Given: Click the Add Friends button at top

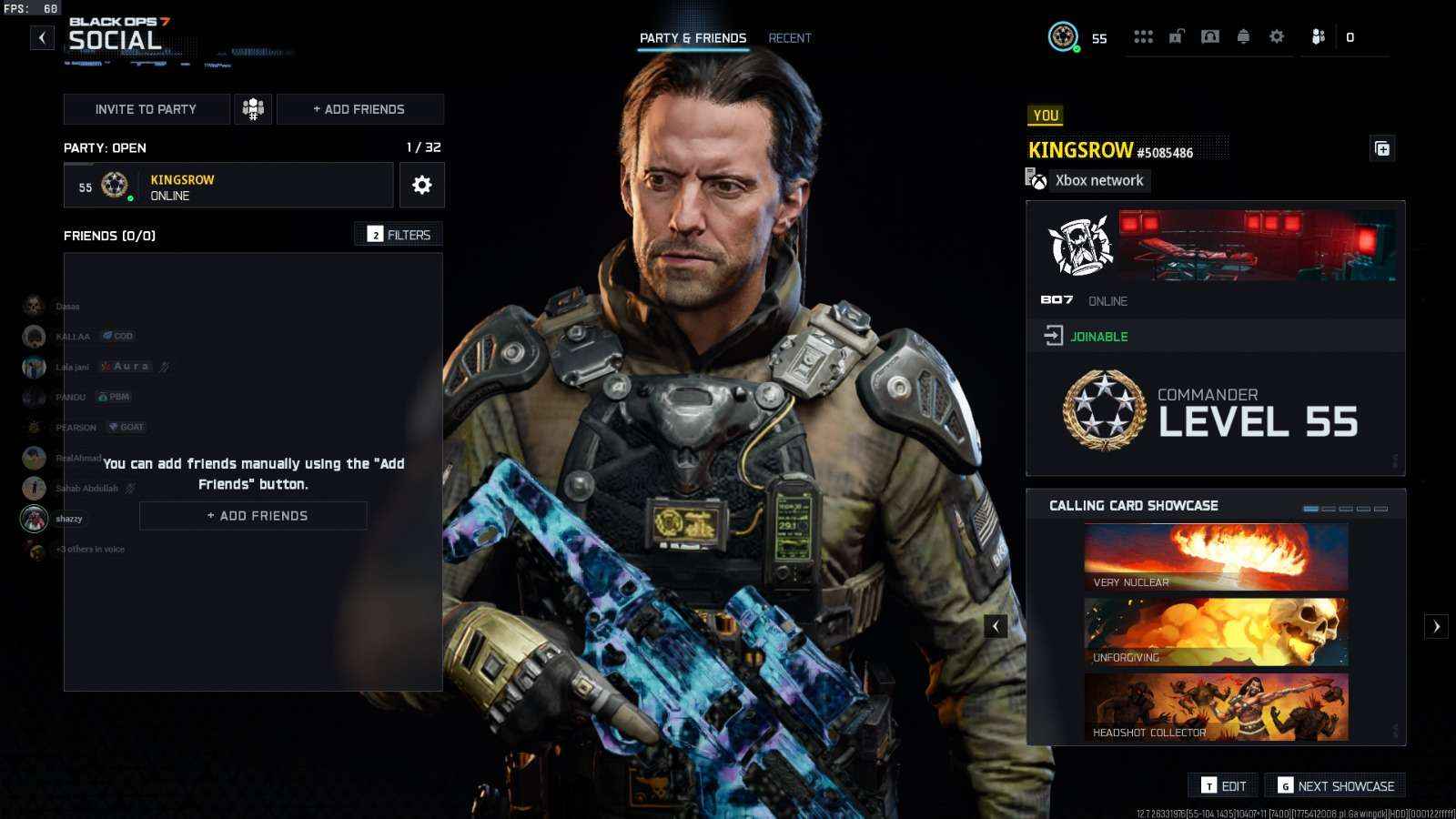Looking at the screenshot, I should pyautogui.click(x=359, y=109).
